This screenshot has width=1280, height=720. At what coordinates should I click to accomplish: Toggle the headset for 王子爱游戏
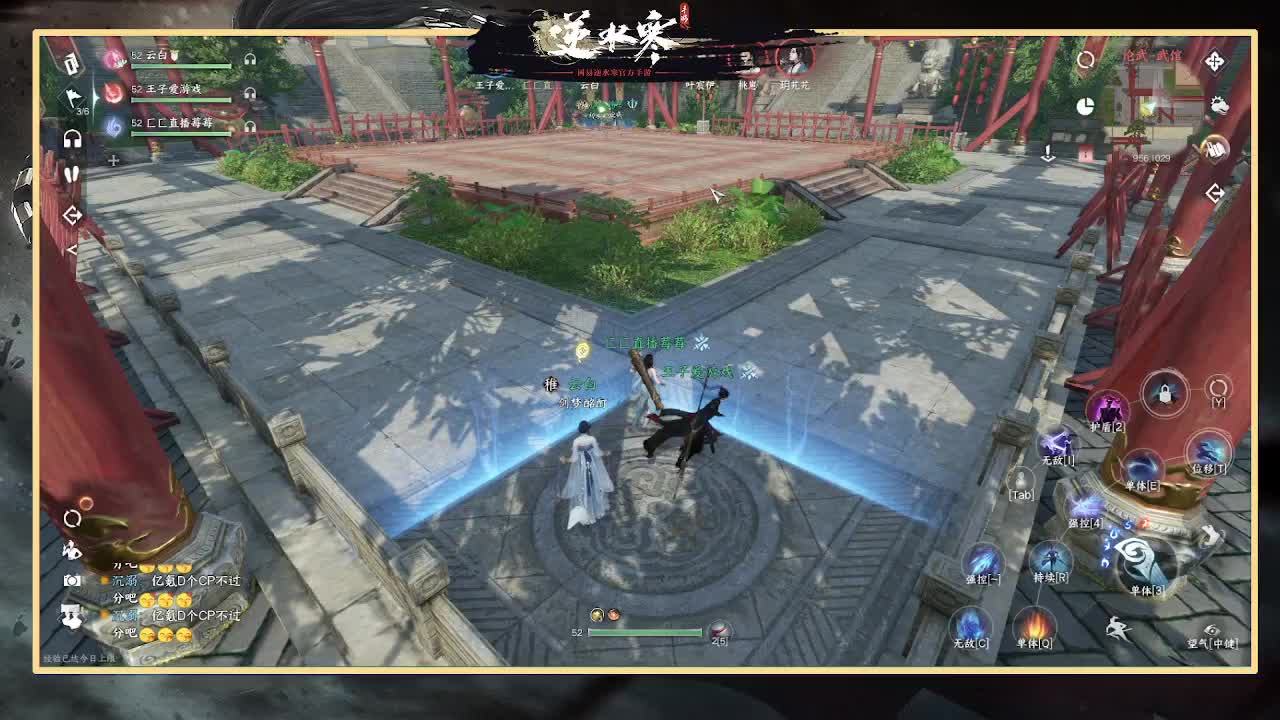click(x=249, y=93)
